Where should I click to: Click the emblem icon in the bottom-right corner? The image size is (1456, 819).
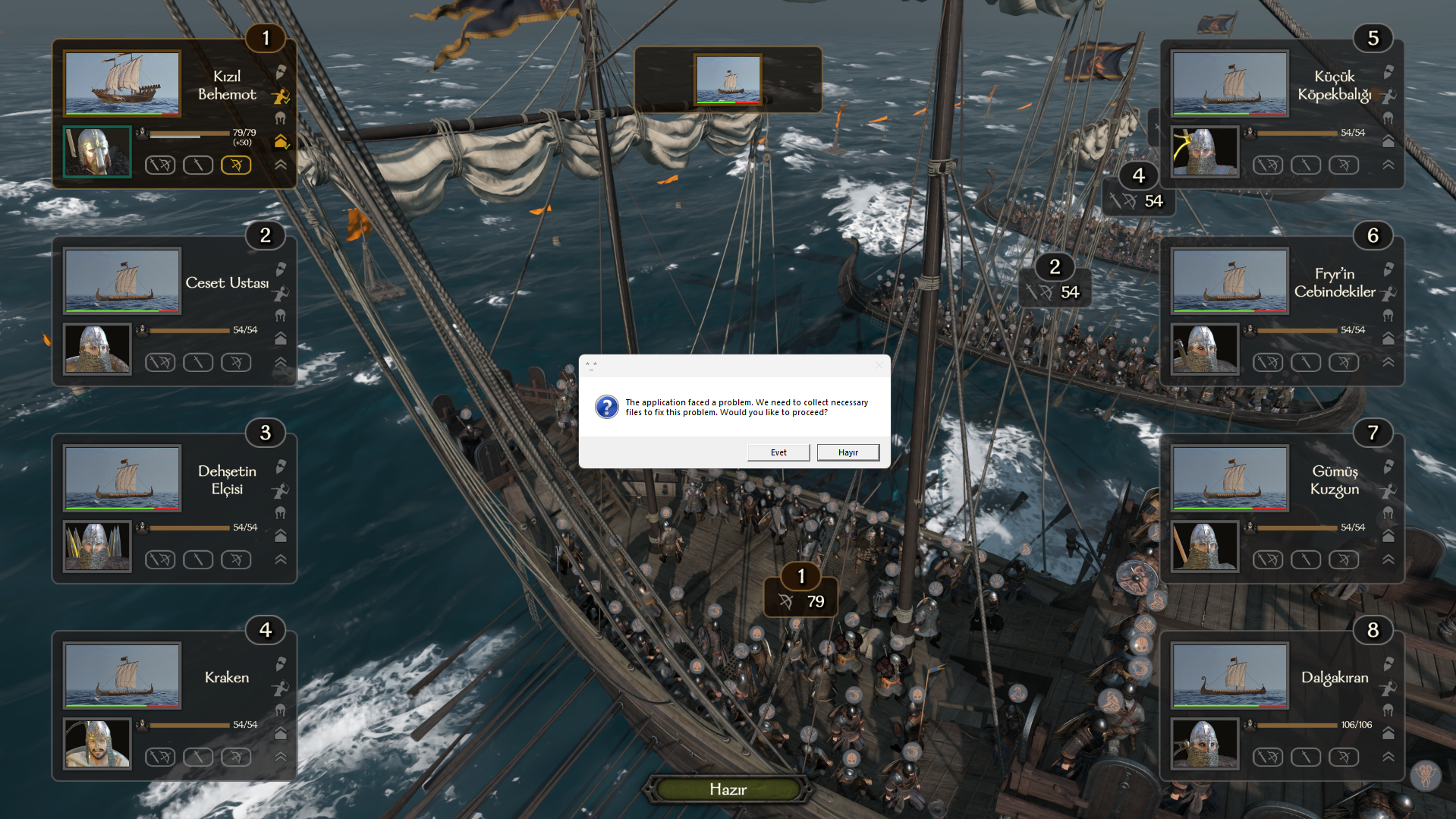coord(1426,776)
